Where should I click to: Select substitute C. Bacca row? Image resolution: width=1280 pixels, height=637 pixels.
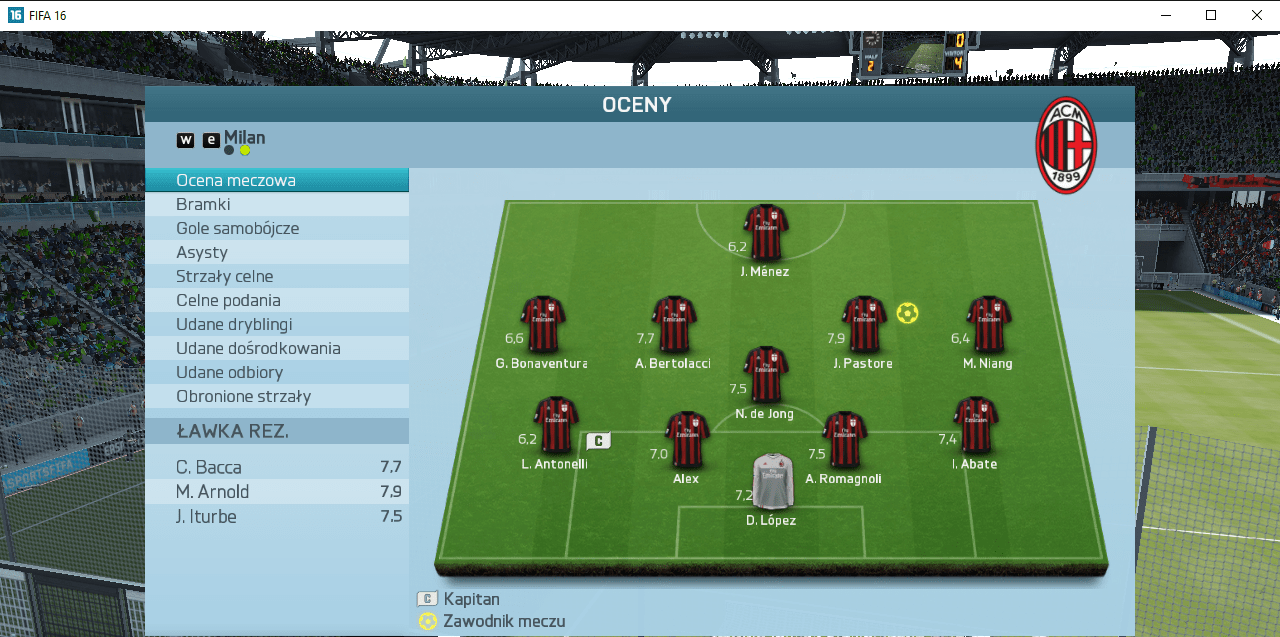pyautogui.click(x=277, y=467)
